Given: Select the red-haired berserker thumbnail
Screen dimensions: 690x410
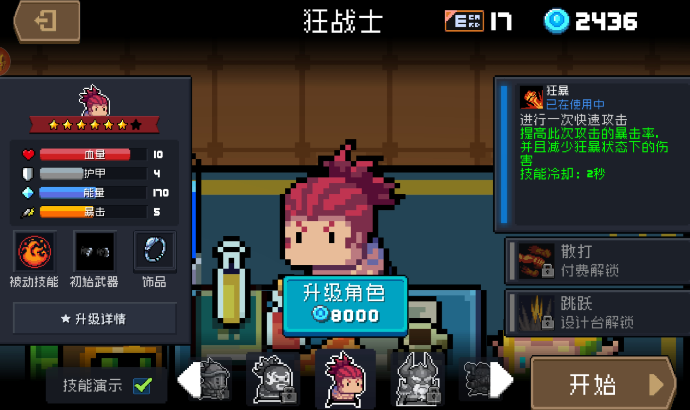Looking at the screenshot, I should pyautogui.click(x=345, y=379).
